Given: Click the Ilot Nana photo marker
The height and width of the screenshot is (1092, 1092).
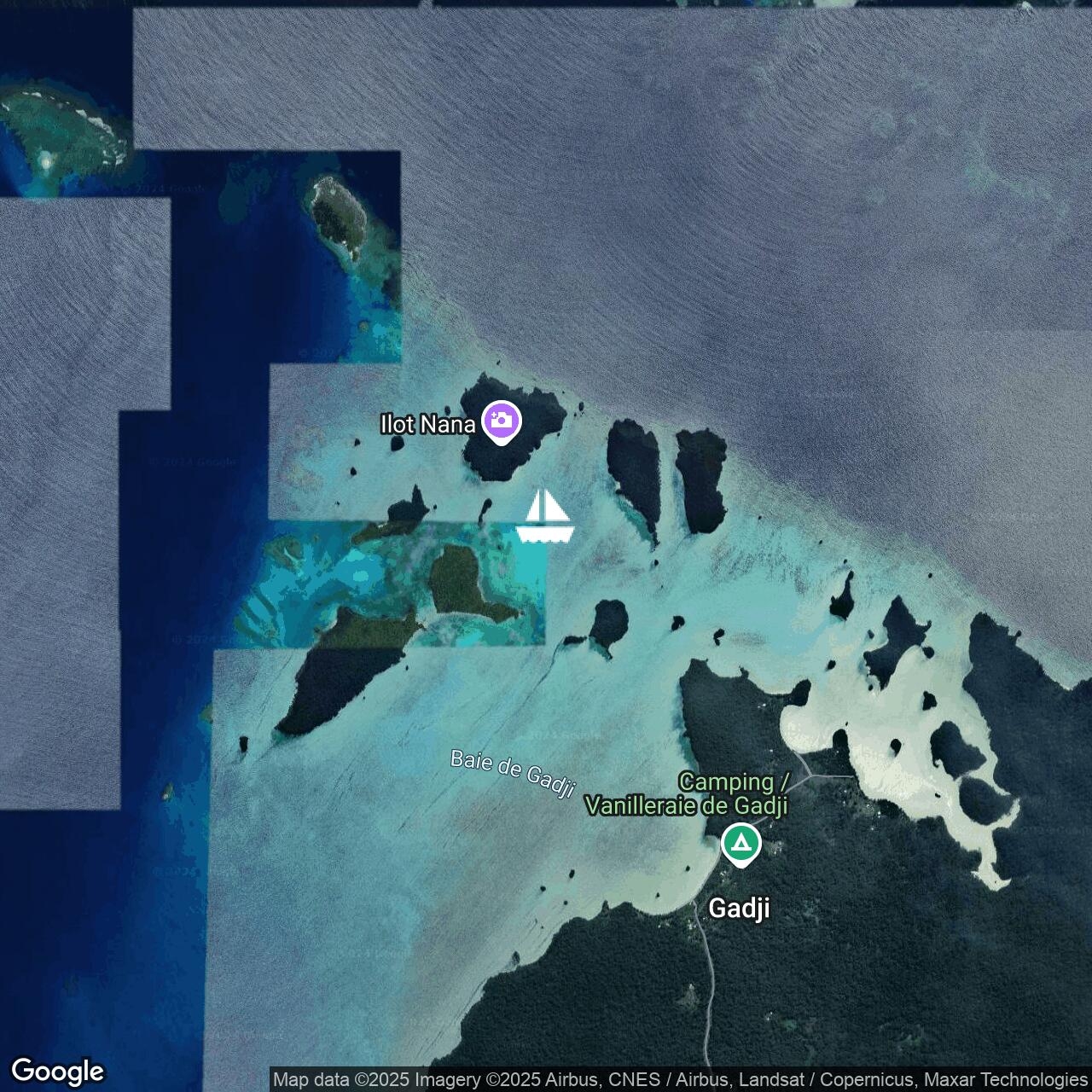Looking at the screenshot, I should pyautogui.click(x=502, y=421).
